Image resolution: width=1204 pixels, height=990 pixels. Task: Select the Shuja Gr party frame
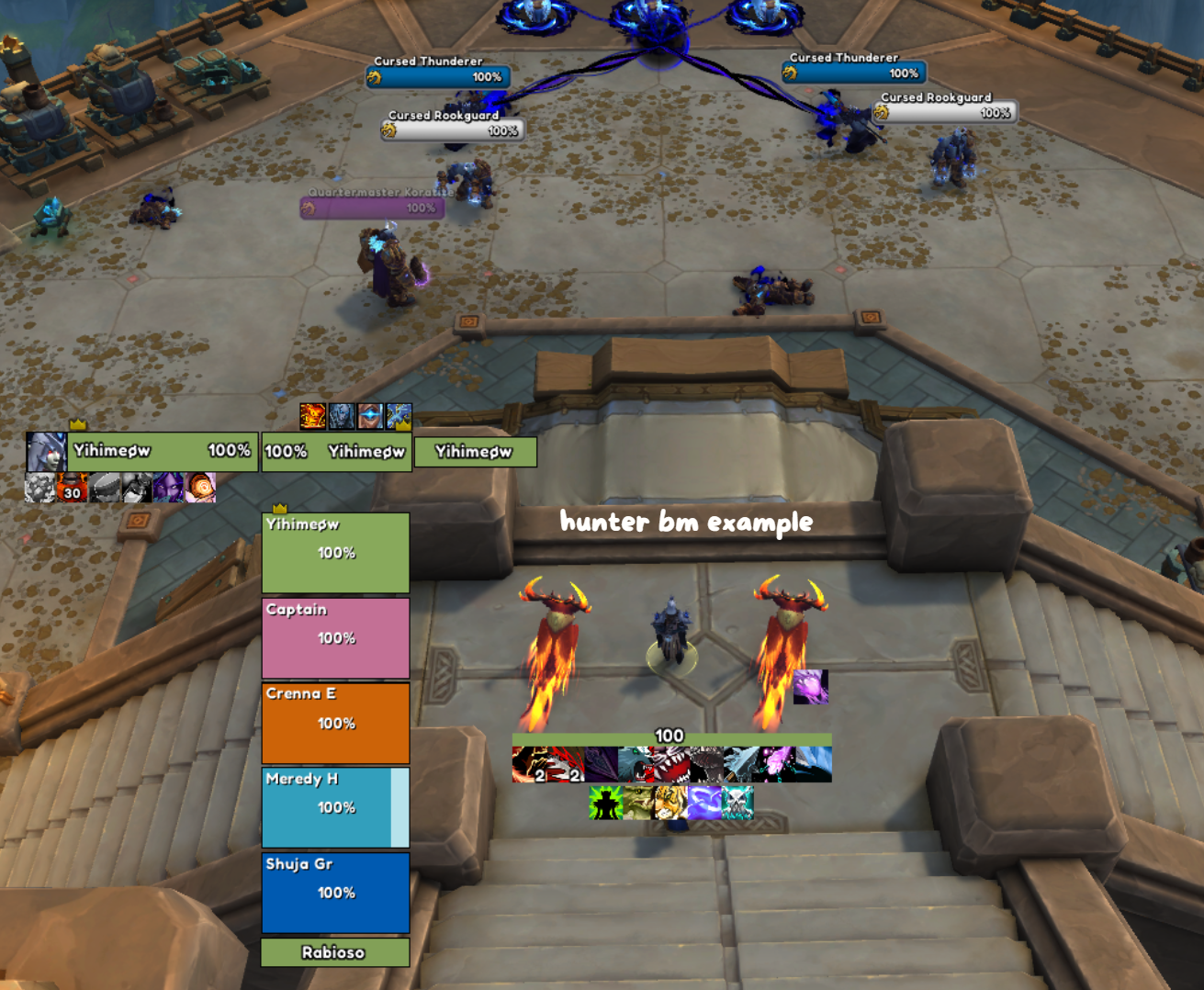click(x=335, y=892)
